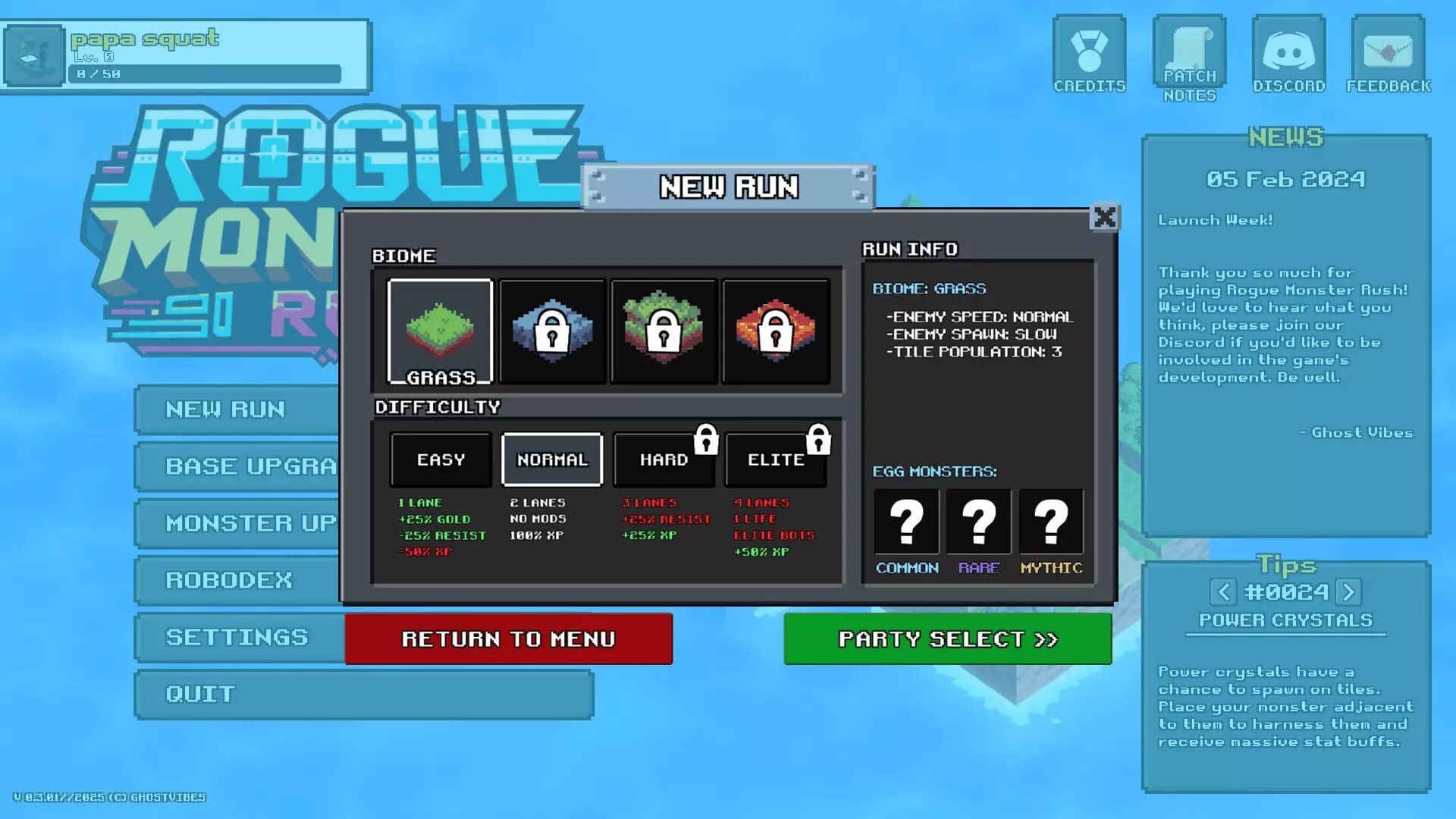Viewport: 1456px width, 819px height.
Task: Click the Common egg monster question mark
Action: point(906,521)
